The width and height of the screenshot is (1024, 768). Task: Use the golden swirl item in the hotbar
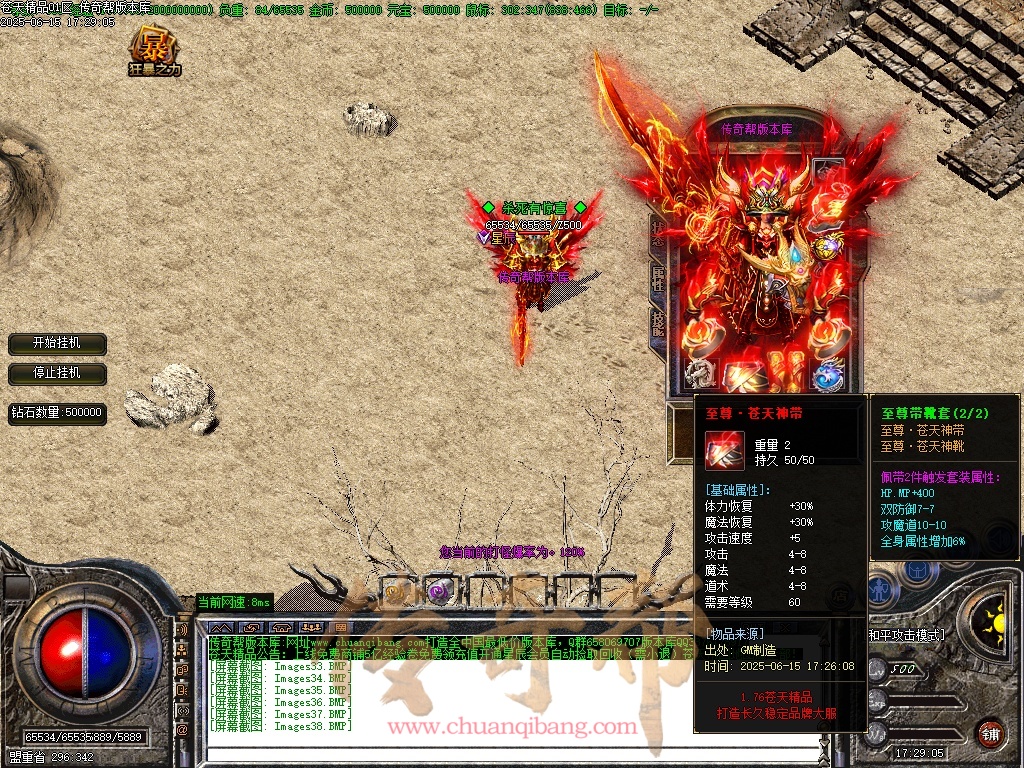coord(395,592)
